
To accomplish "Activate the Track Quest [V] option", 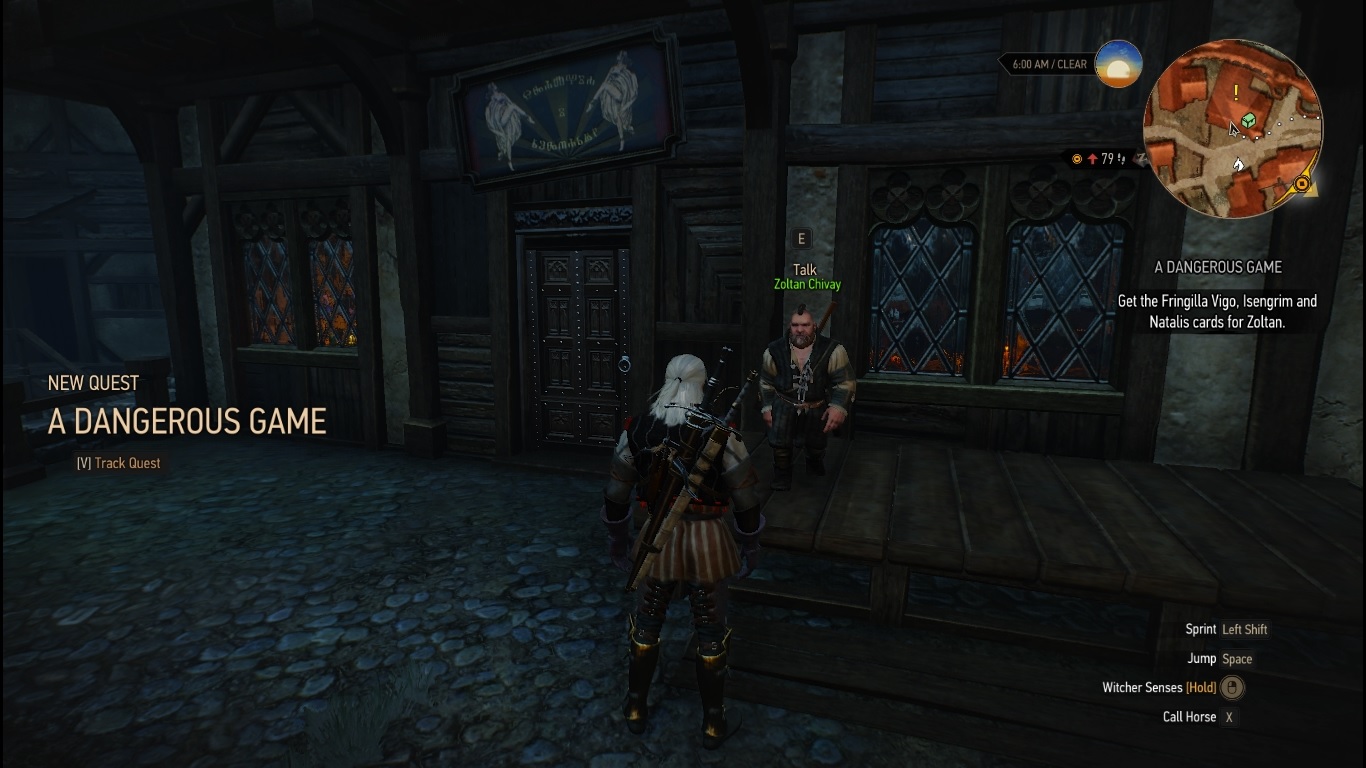I will 117,463.
